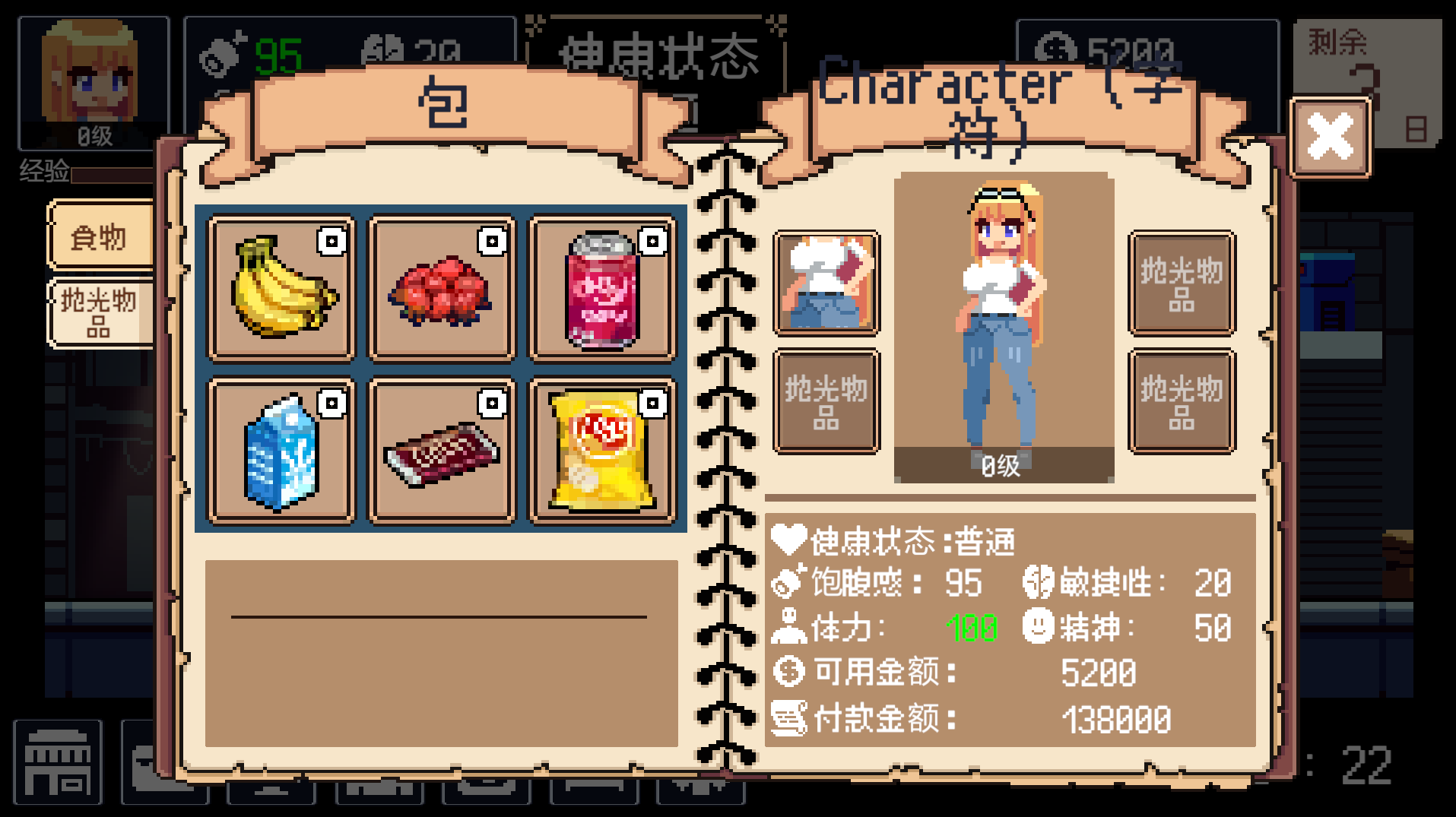Toggle the info badge on the chips bag

[x=652, y=405]
